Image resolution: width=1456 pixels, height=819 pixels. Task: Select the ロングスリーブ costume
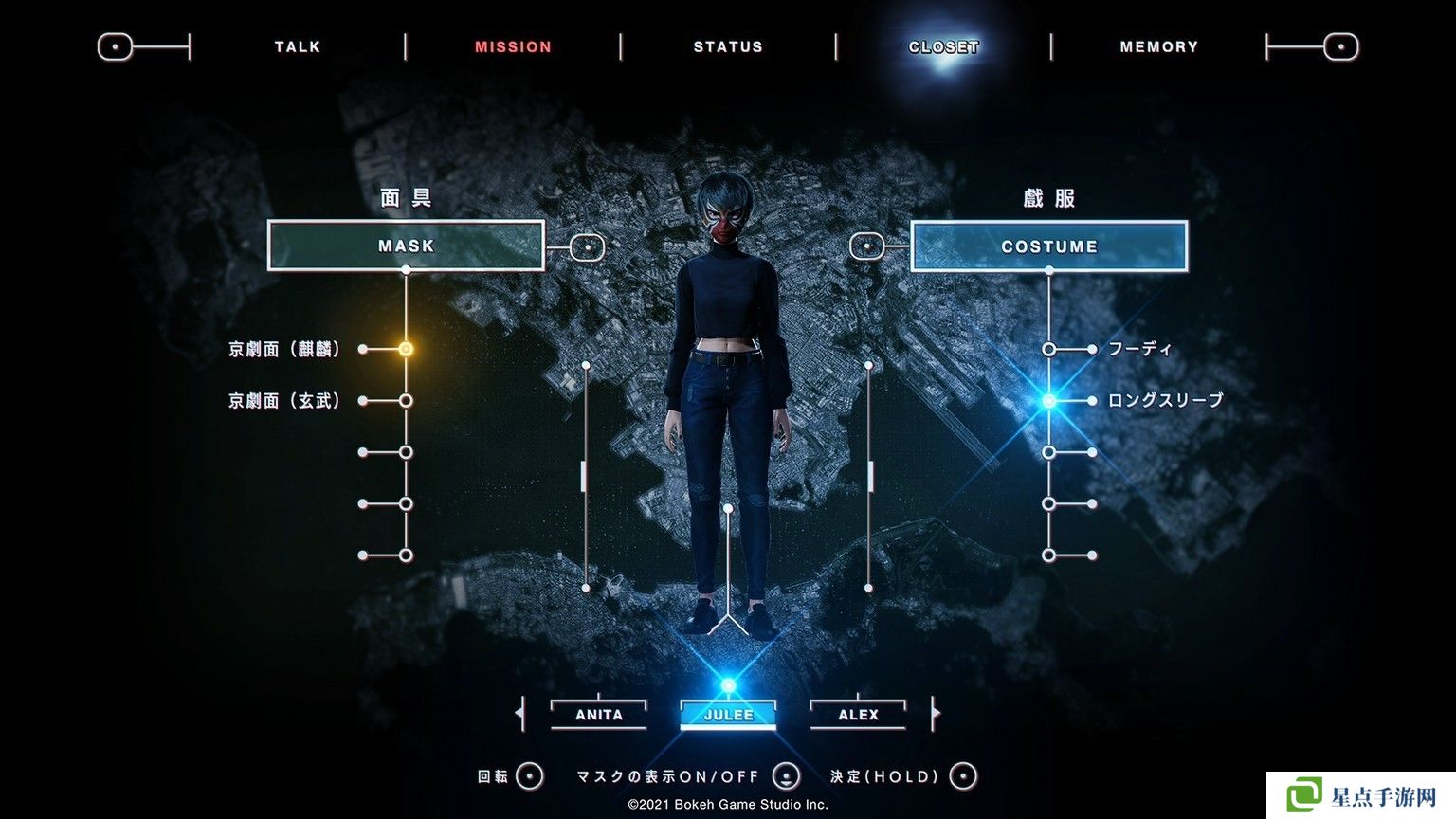pos(1165,401)
